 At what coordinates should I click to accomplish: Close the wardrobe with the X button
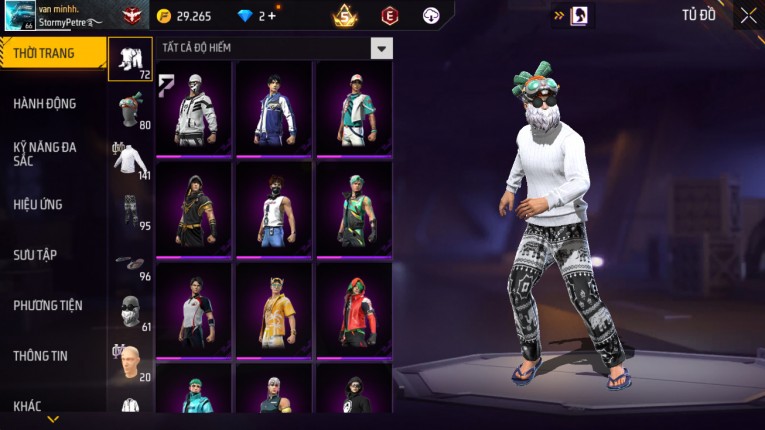click(x=748, y=15)
